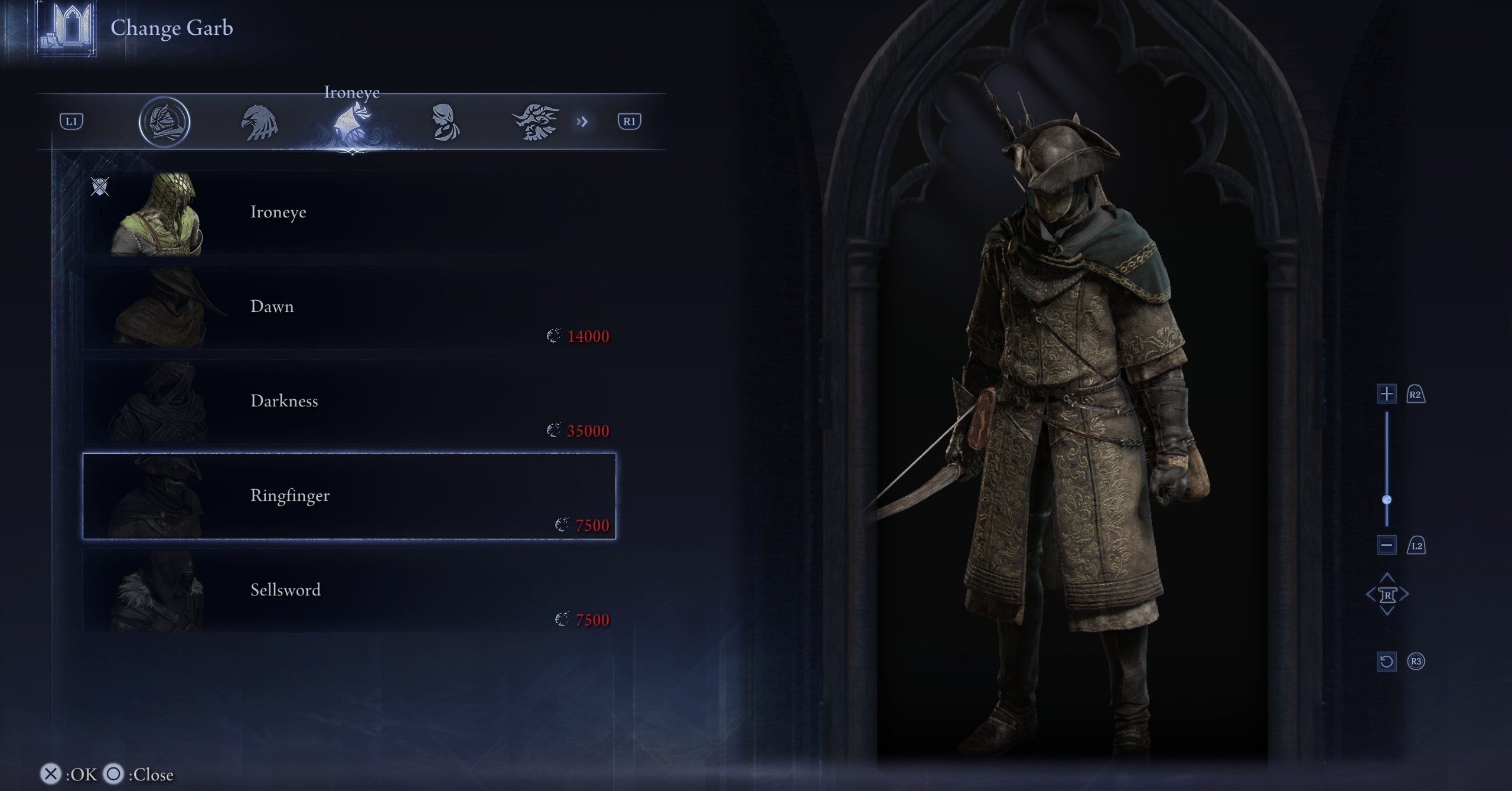Open the bird-head character tab
This screenshot has width=1512, height=791.
tap(259, 122)
